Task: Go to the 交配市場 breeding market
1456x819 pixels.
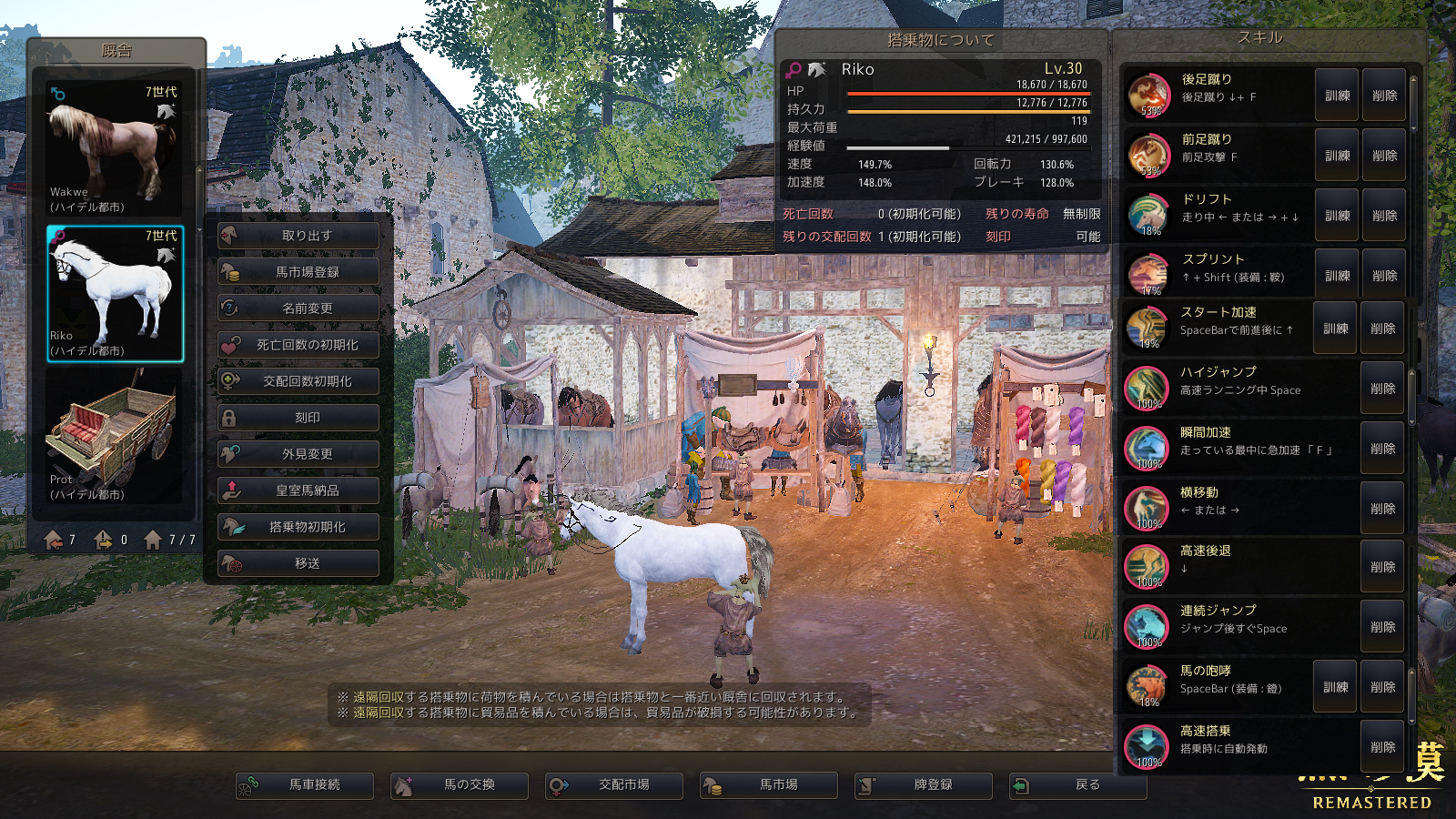Action: point(614,784)
